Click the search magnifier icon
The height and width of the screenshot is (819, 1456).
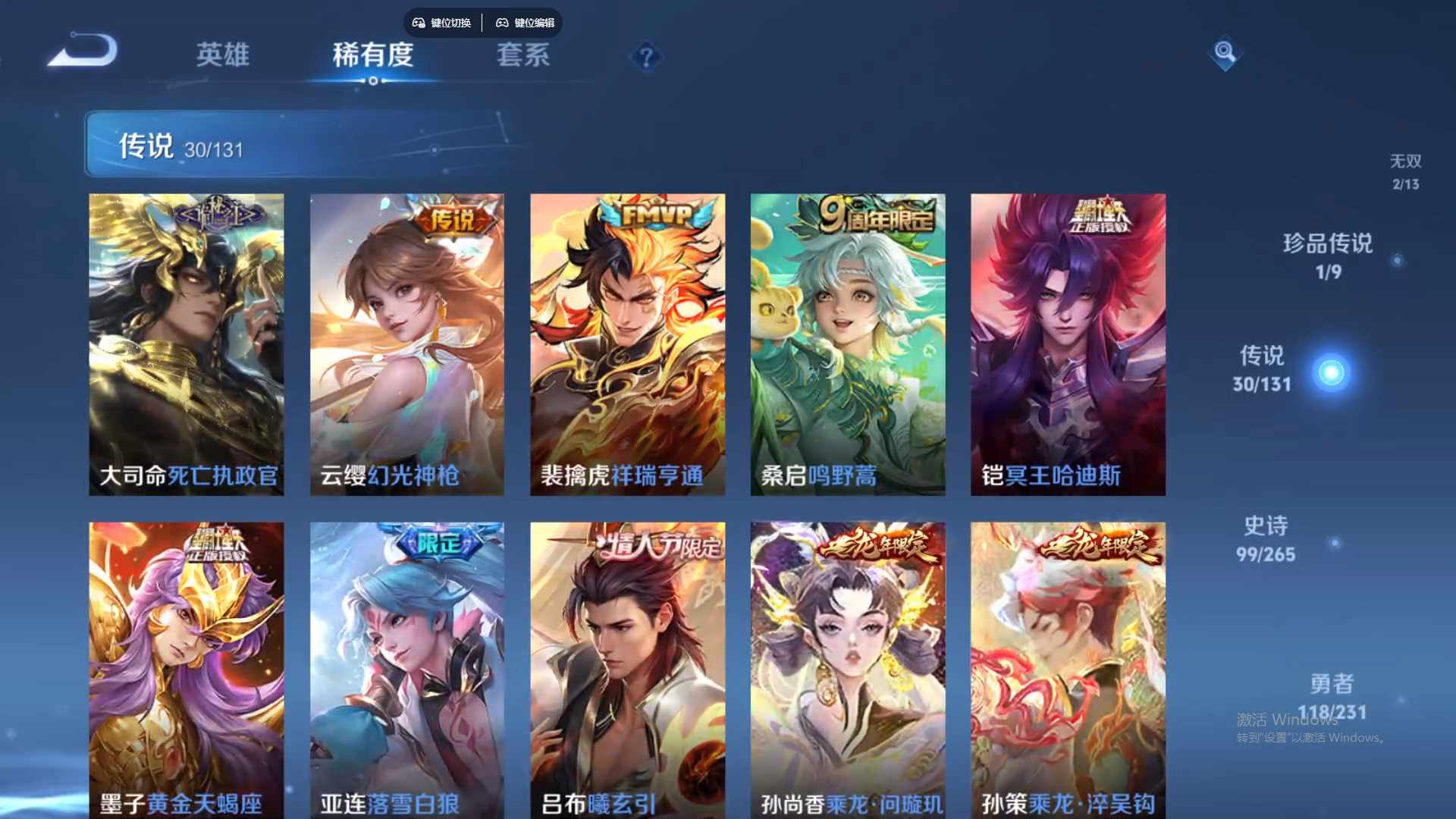pos(1224,54)
